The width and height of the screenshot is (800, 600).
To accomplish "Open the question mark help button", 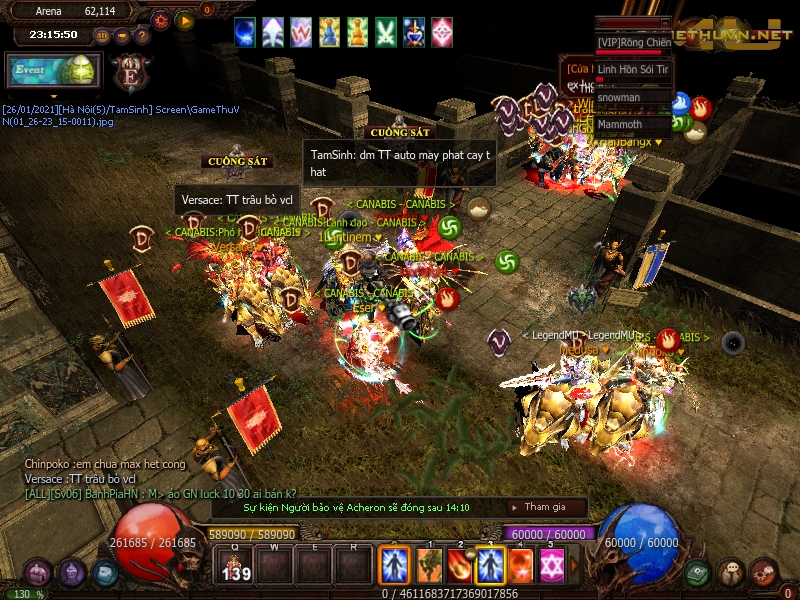I will [x=142, y=36].
